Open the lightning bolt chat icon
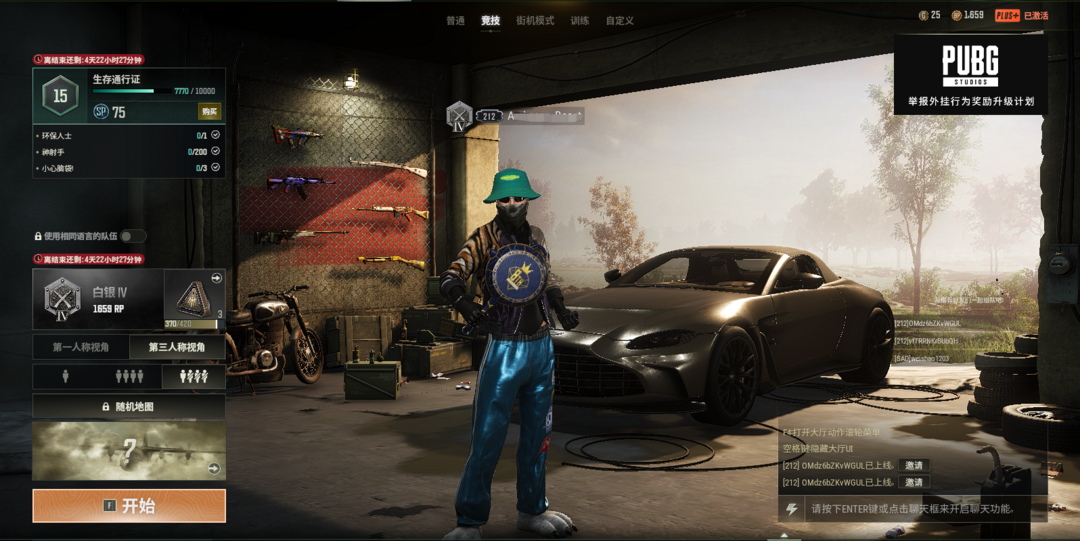This screenshot has height=541, width=1080. [792, 509]
